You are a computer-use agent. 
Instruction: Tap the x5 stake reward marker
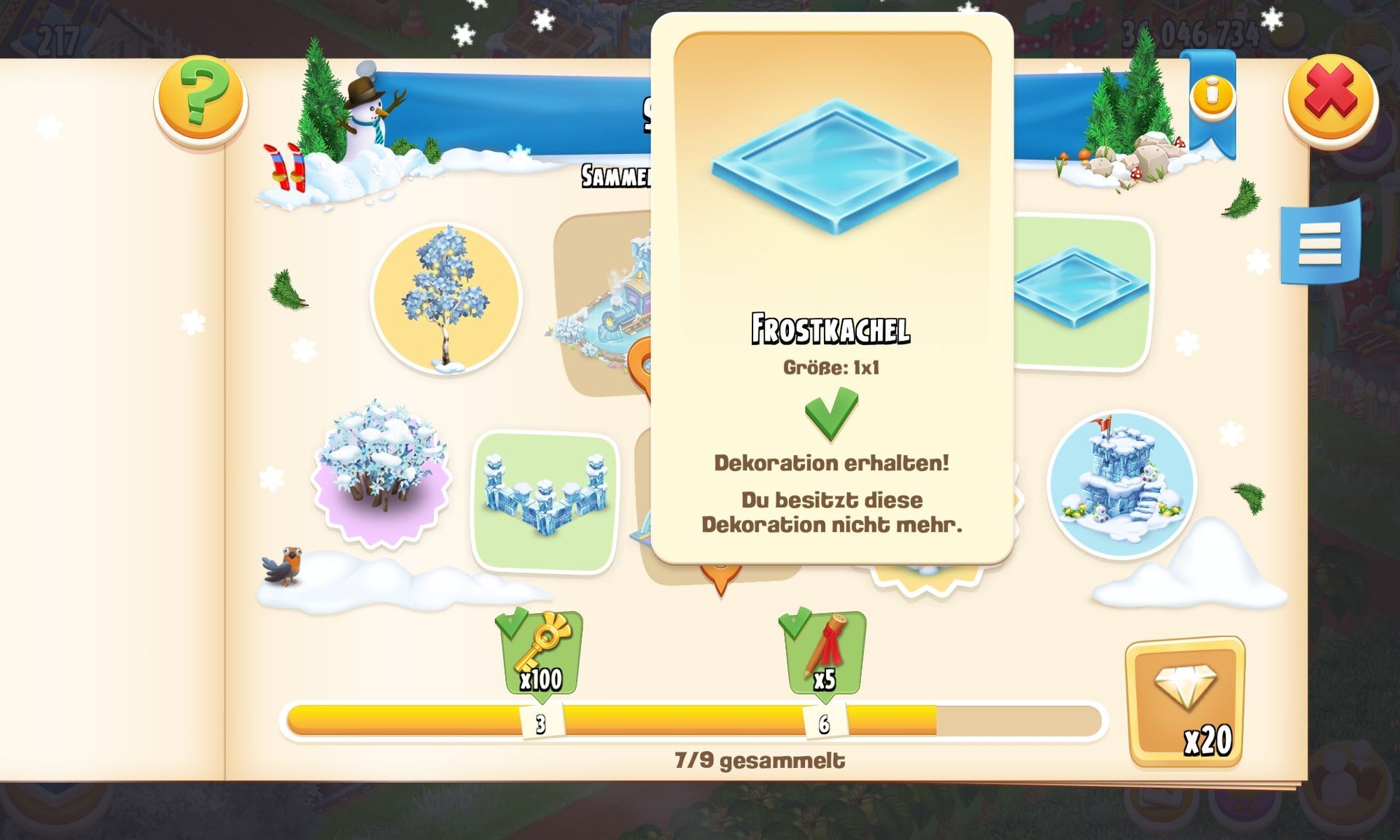[825, 654]
